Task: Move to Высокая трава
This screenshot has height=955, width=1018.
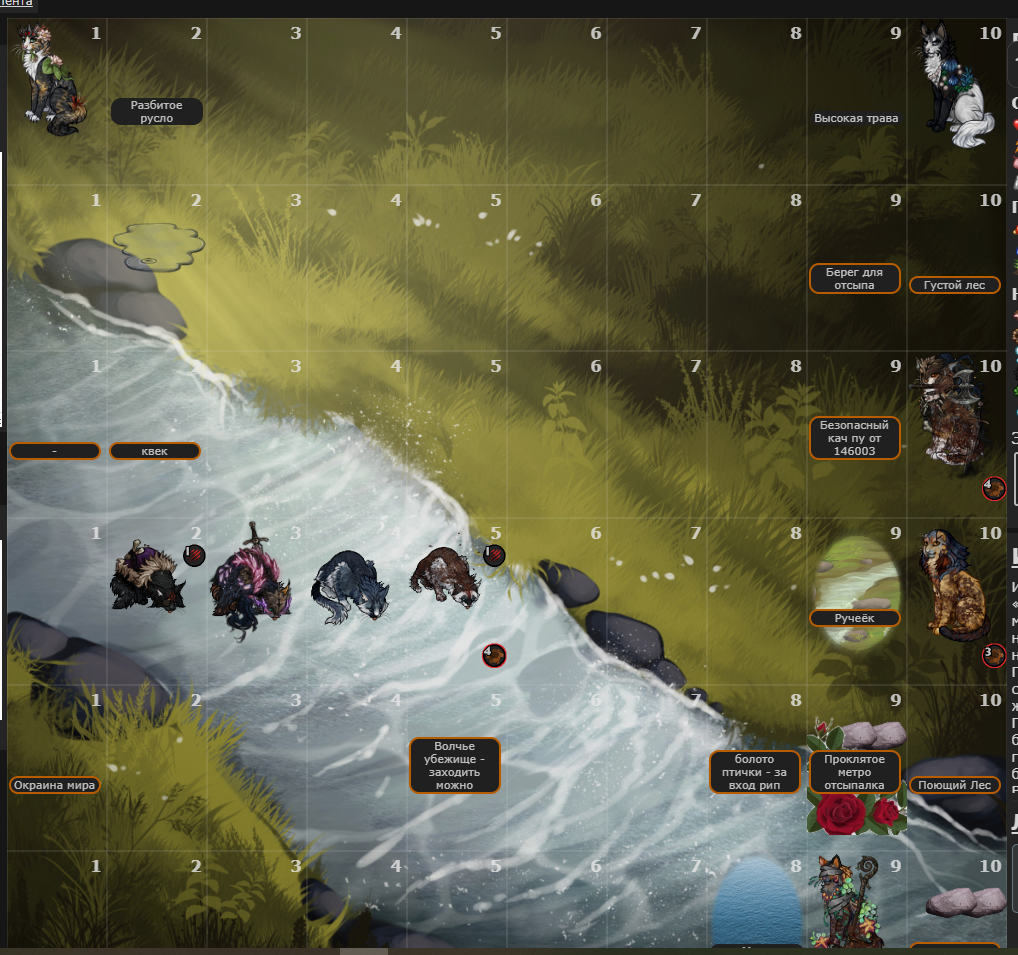Action: coord(856,118)
